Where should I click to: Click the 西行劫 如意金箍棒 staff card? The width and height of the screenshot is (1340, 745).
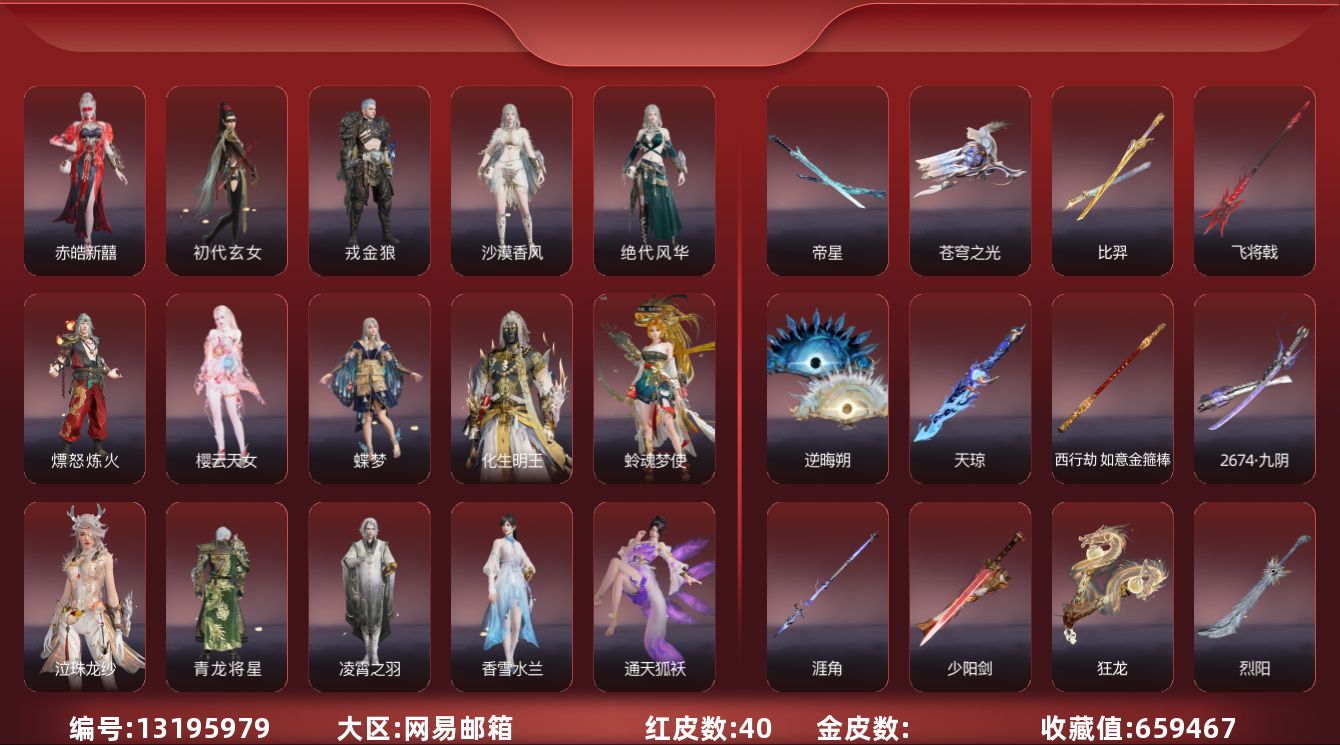click(1112, 388)
